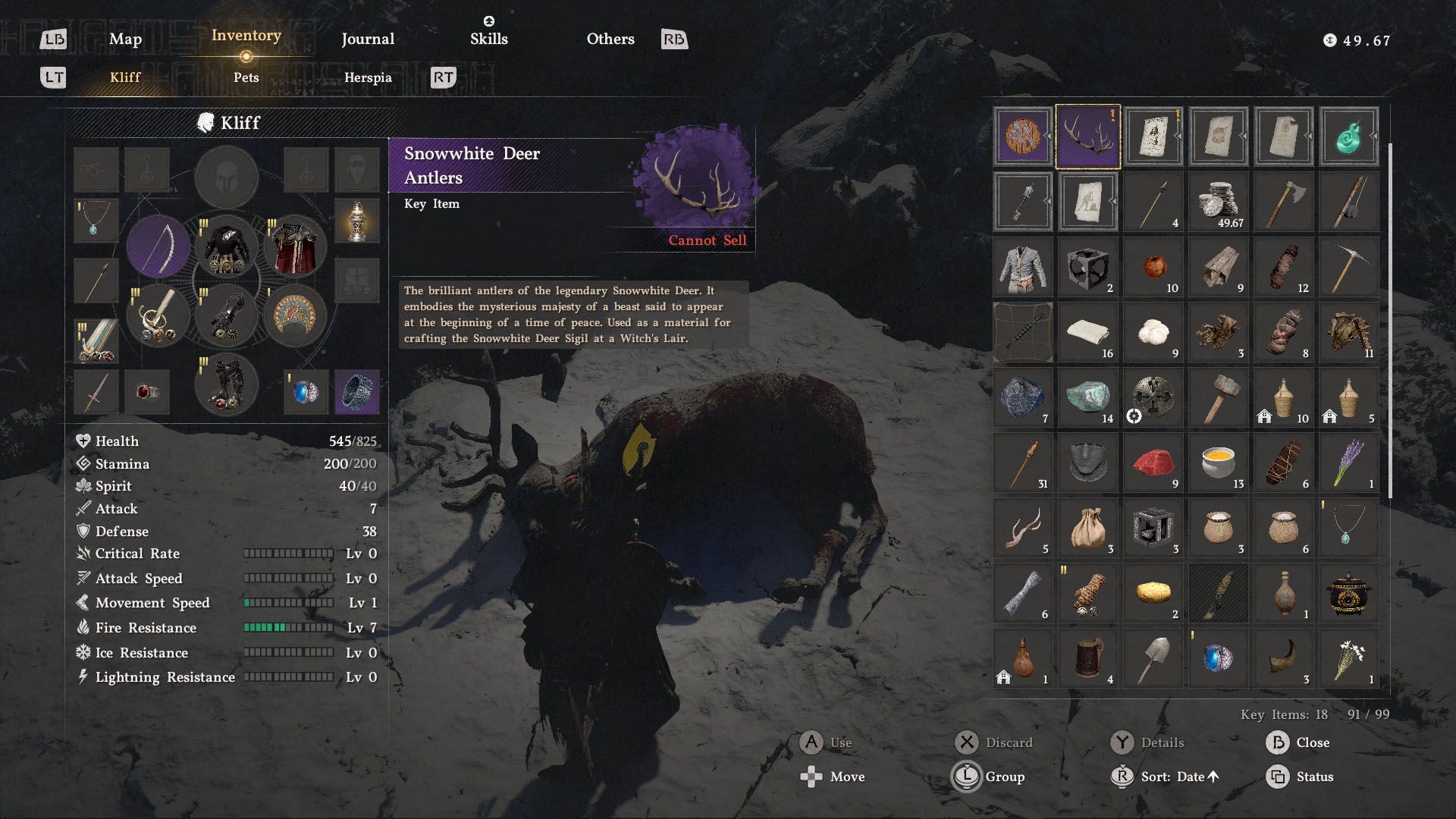Open the Map tab
This screenshot has height=819, width=1456.
coord(125,39)
